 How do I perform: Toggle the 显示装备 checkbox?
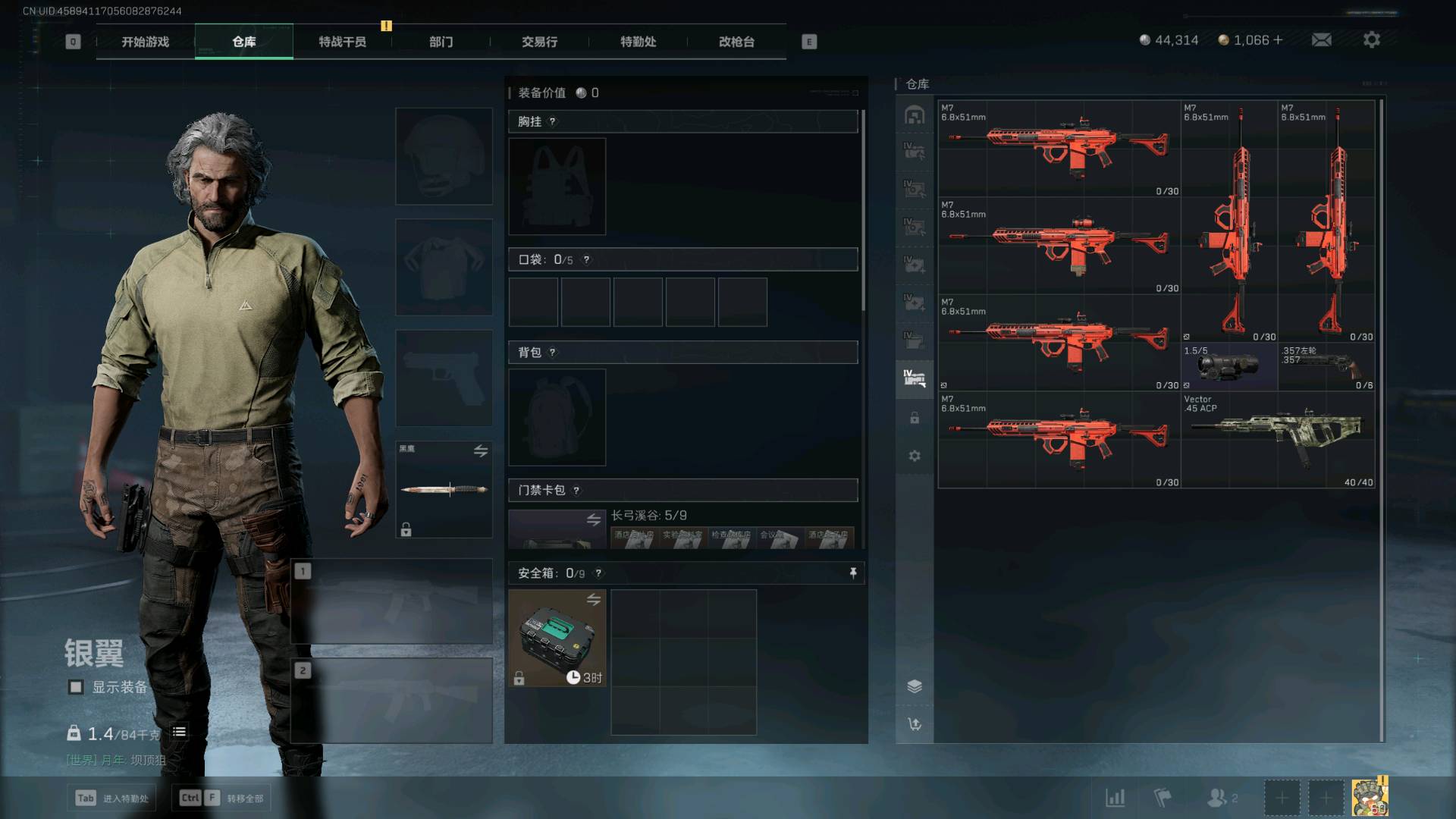tap(76, 687)
